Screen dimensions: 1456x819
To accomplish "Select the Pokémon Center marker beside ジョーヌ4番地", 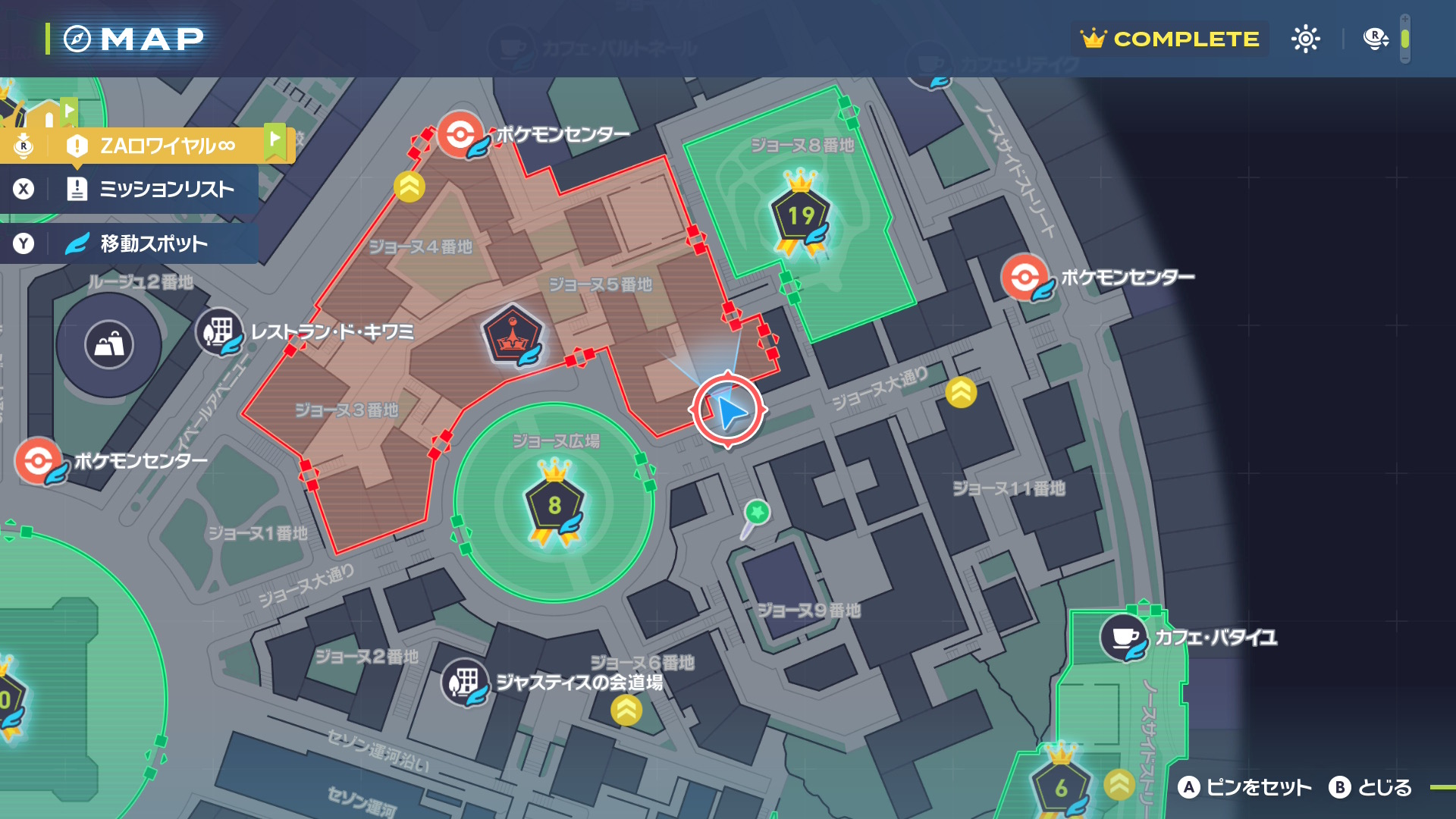I will [460, 135].
